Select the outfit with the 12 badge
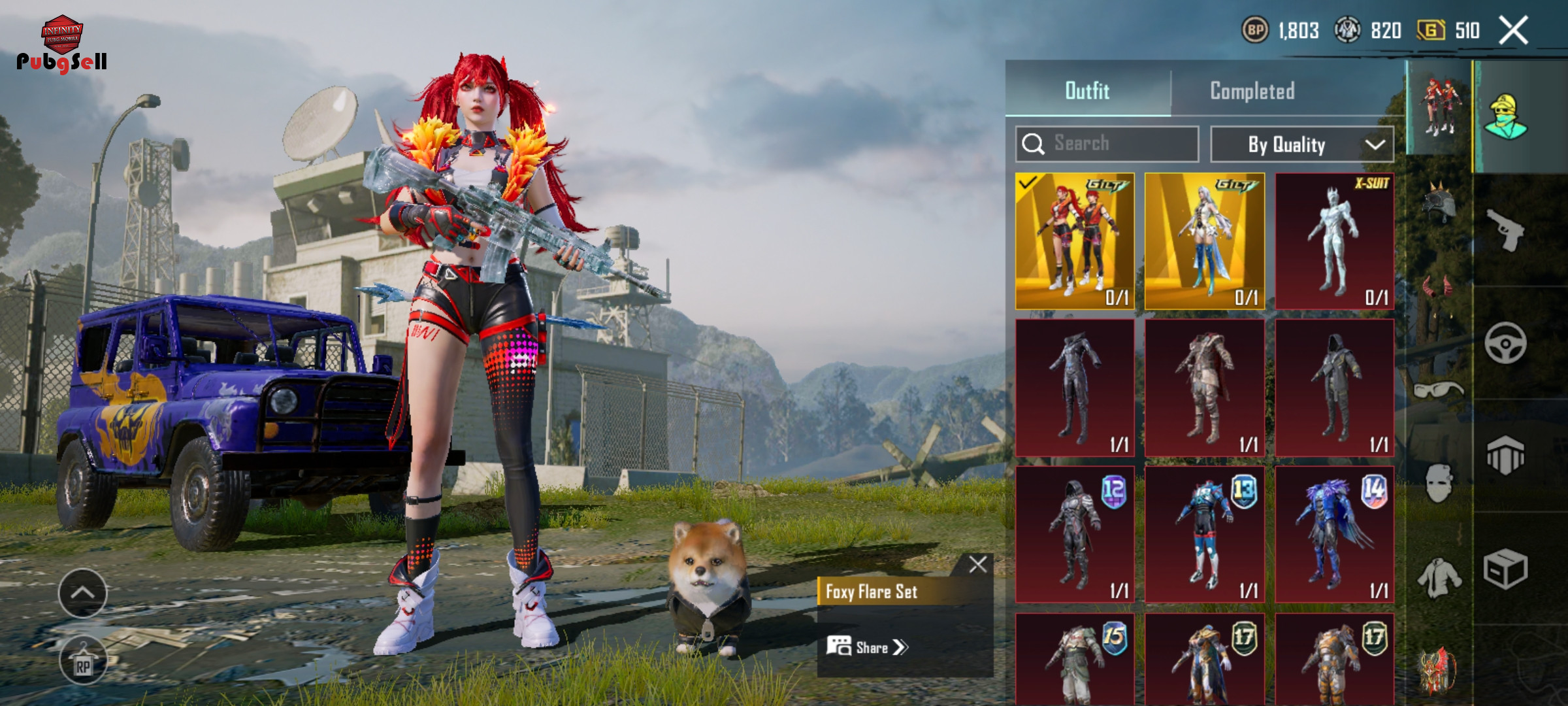This screenshot has height=706, width=1568. click(1075, 534)
